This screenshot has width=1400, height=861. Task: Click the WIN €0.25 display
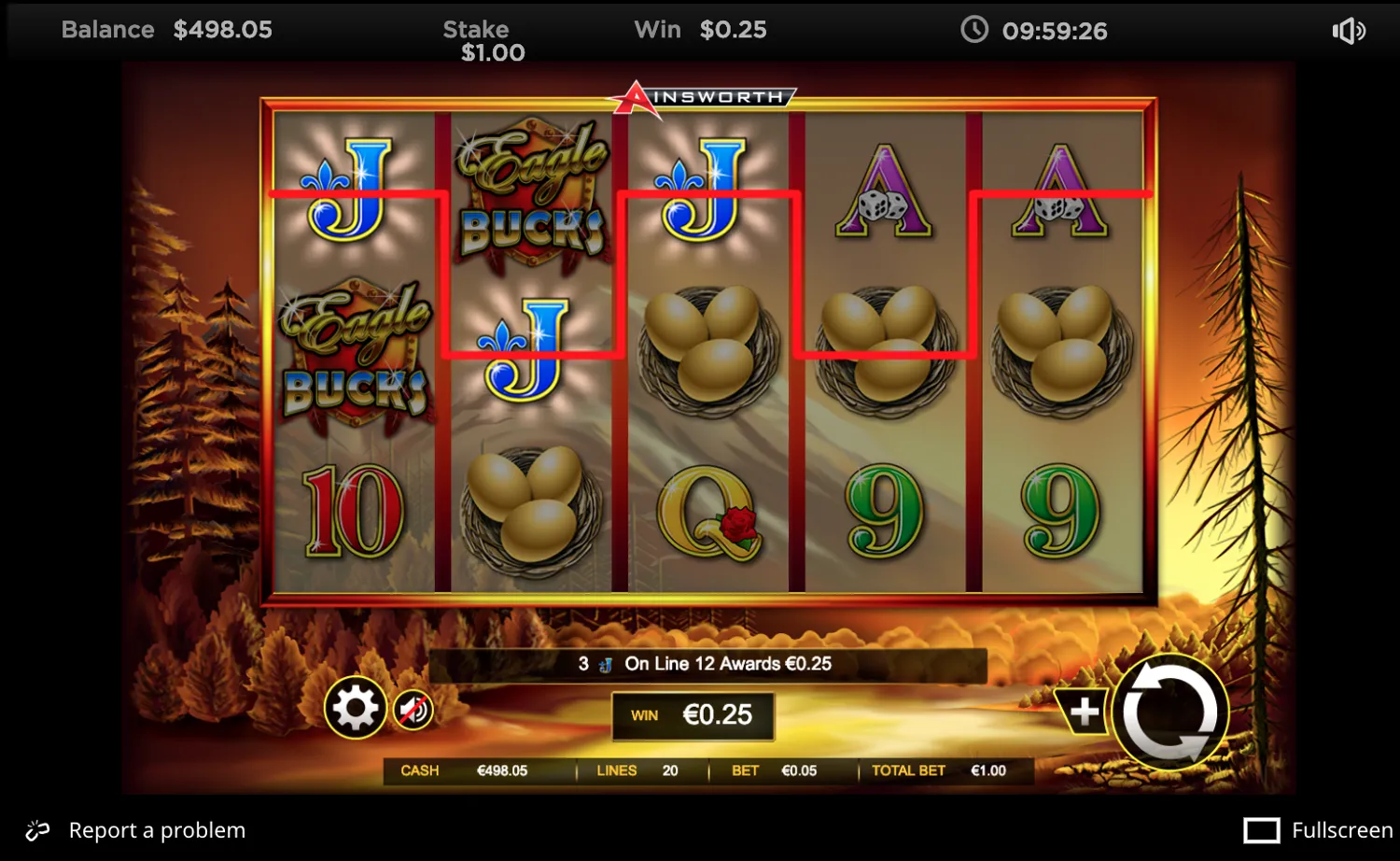click(692, 714)
